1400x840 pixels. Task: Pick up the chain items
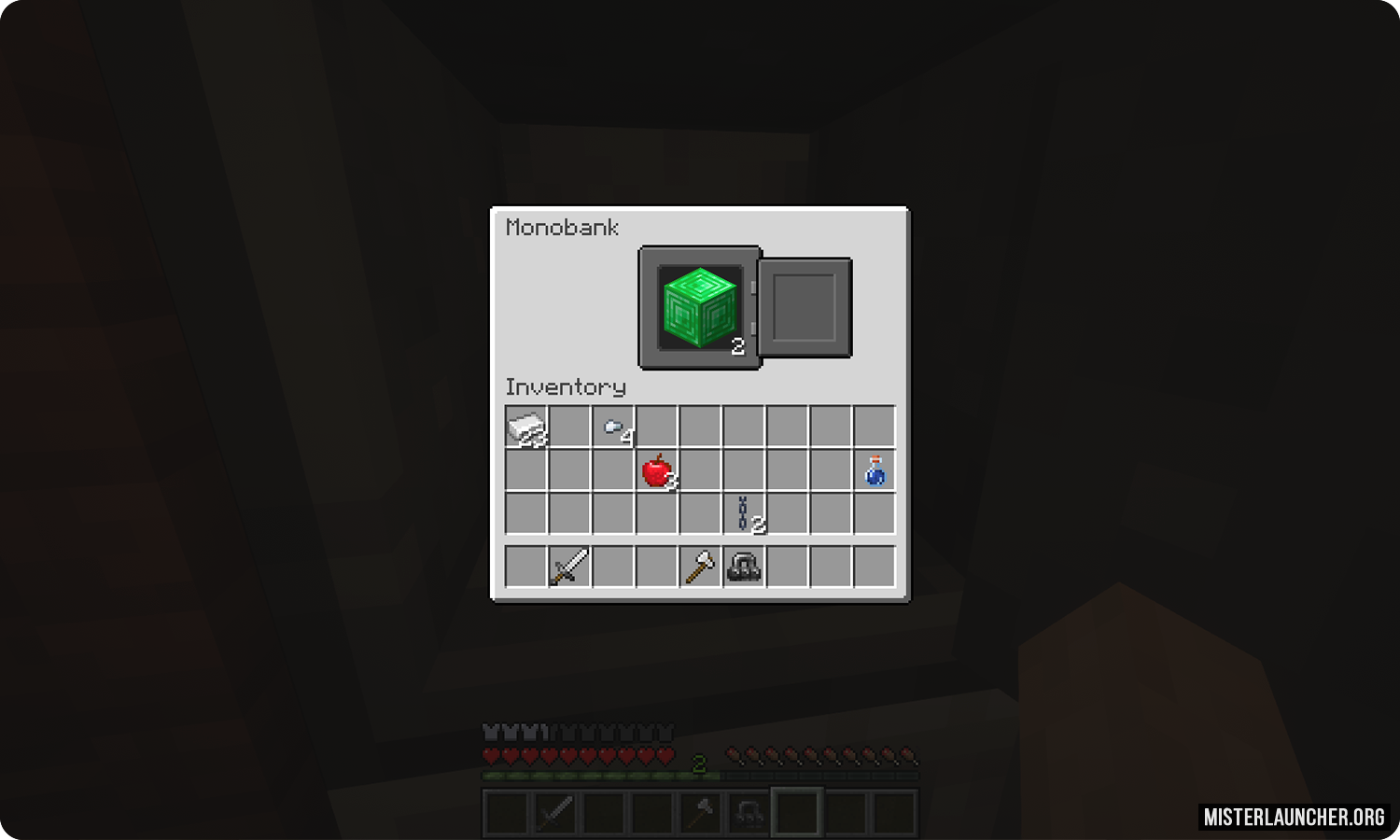point(744,514)
